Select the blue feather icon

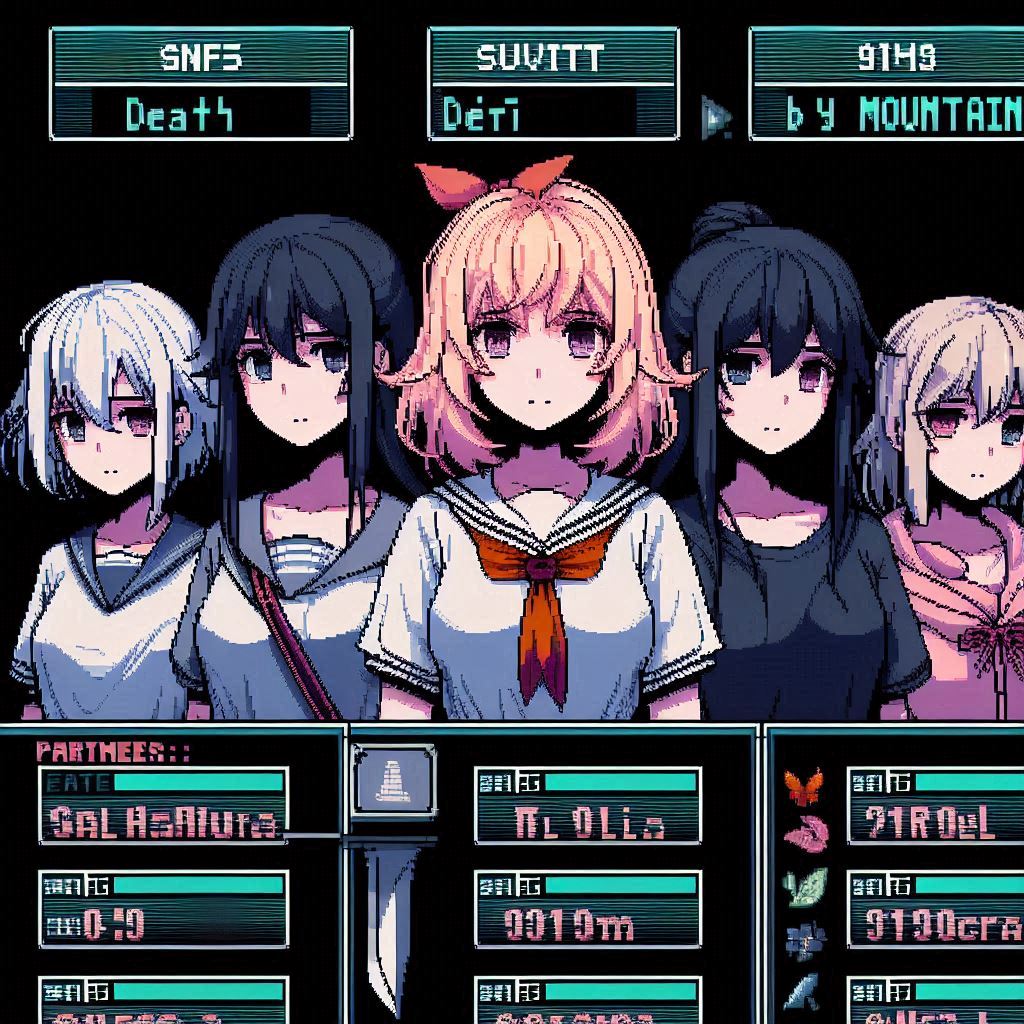(x=803, y=990)
